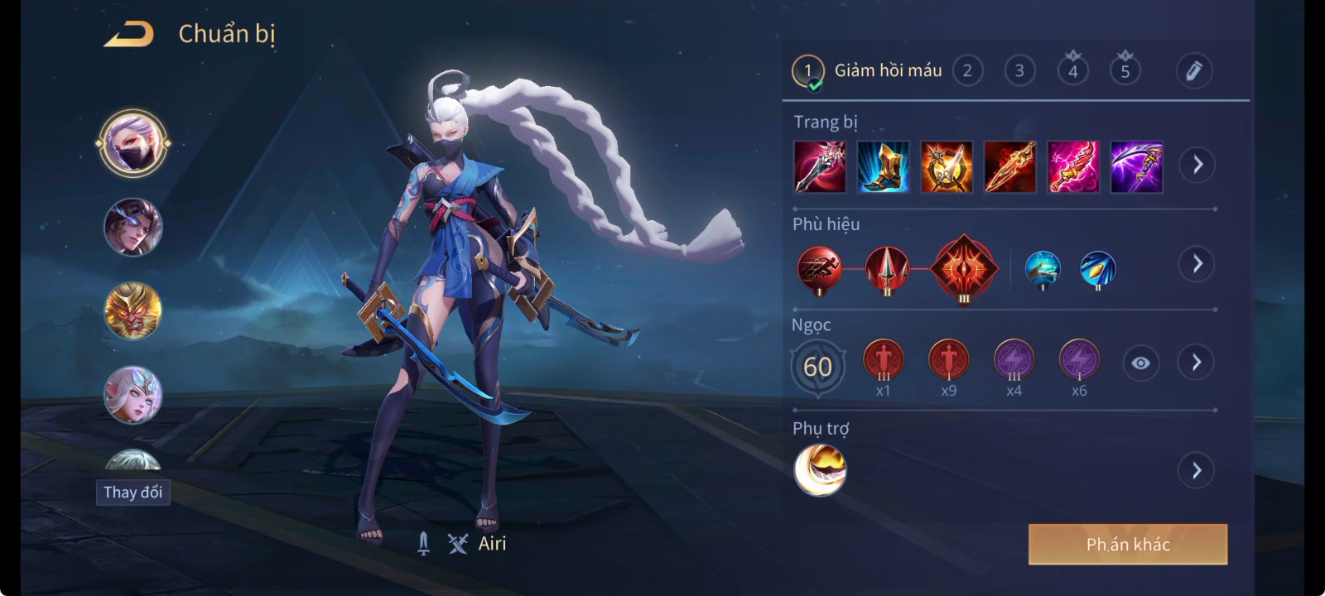Select locked build preset 4

pyautogui.click(x=1073, y=70)
